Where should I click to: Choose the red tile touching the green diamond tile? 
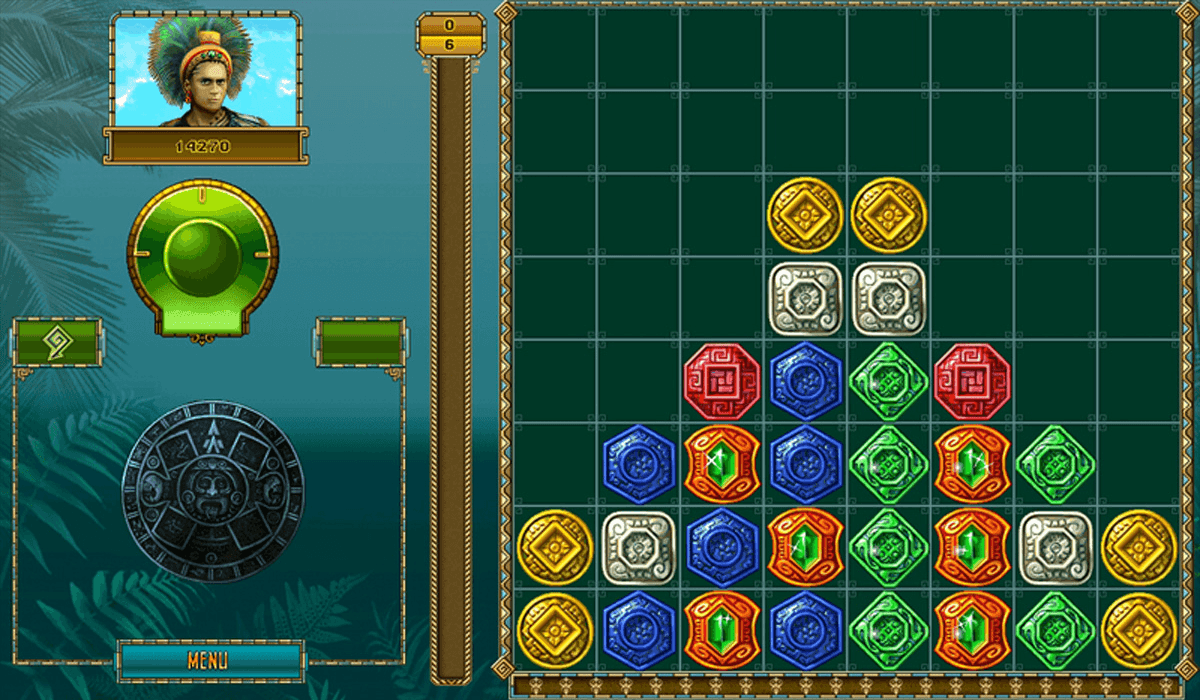pyautogui.click(x=971, y=381)
